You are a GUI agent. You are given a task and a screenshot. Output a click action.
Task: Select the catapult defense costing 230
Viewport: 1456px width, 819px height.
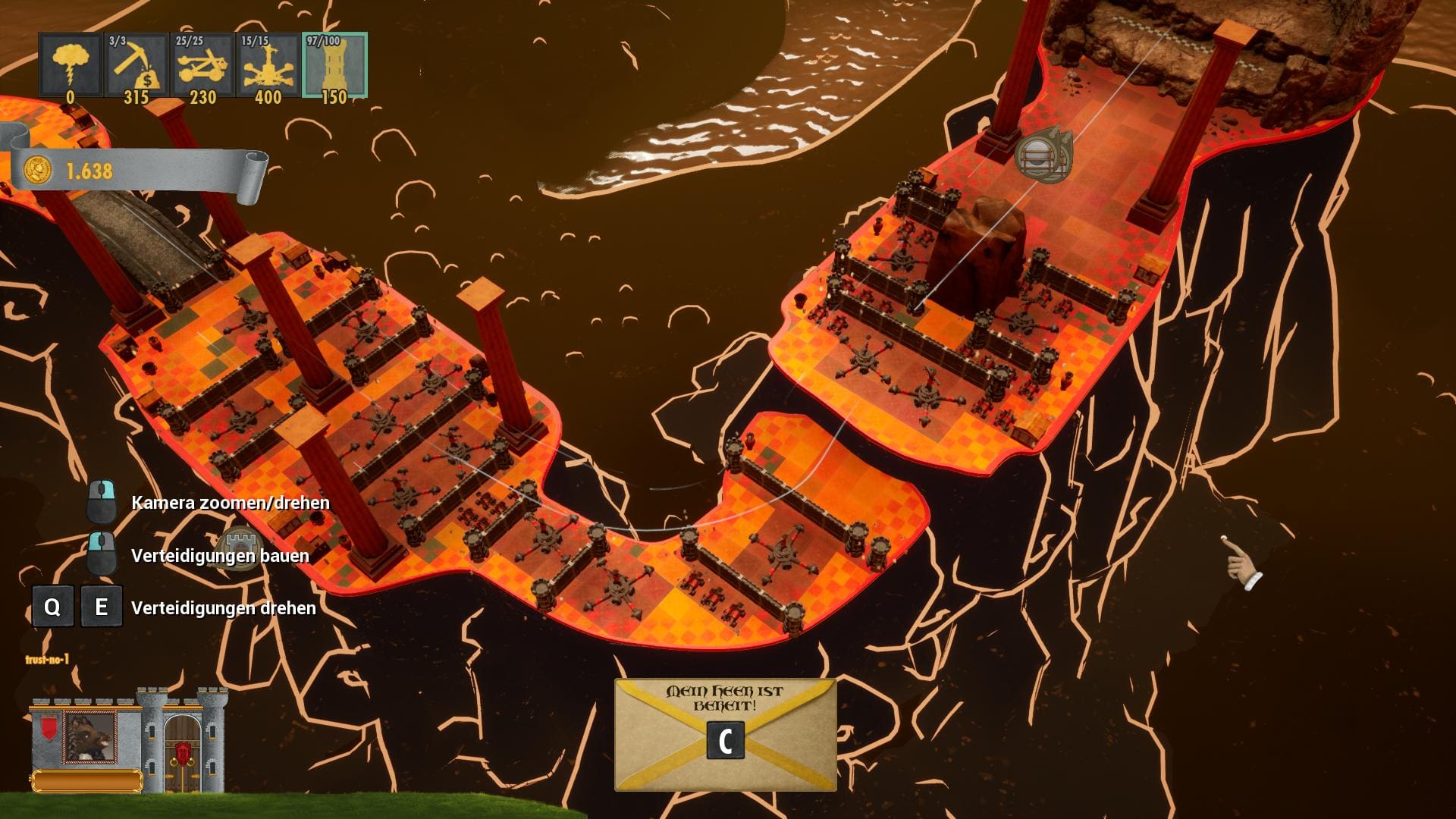(202, 66)
